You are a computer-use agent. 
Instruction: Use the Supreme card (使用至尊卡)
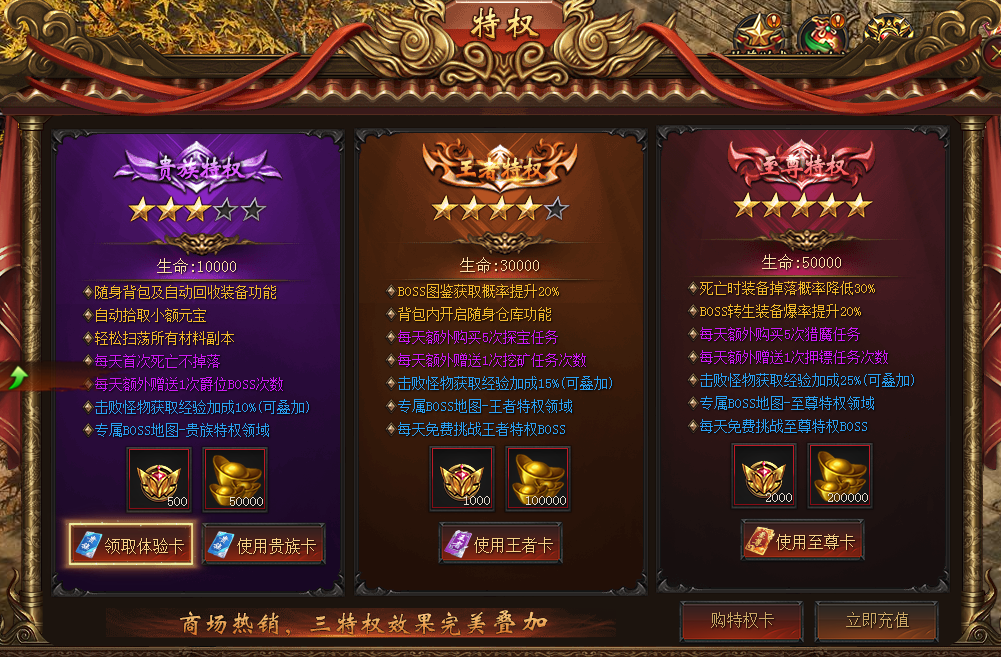(x=803, y=541)
